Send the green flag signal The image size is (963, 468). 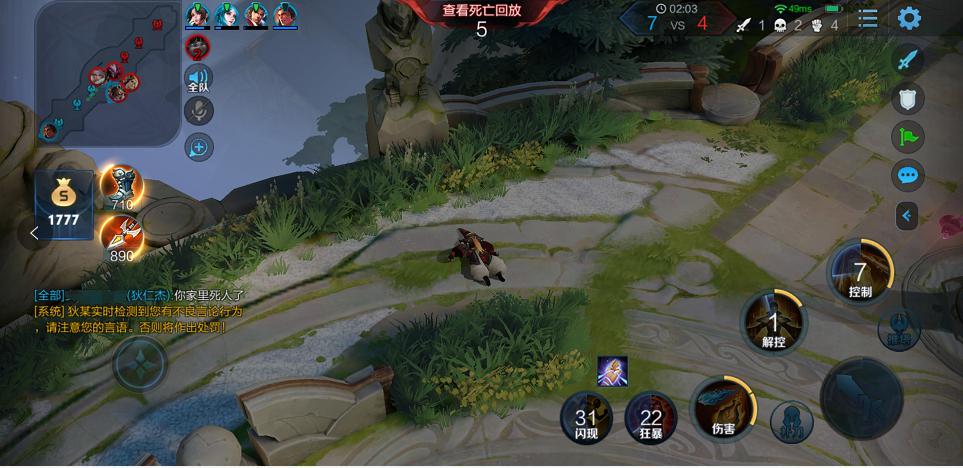click(x=908, y=137)
